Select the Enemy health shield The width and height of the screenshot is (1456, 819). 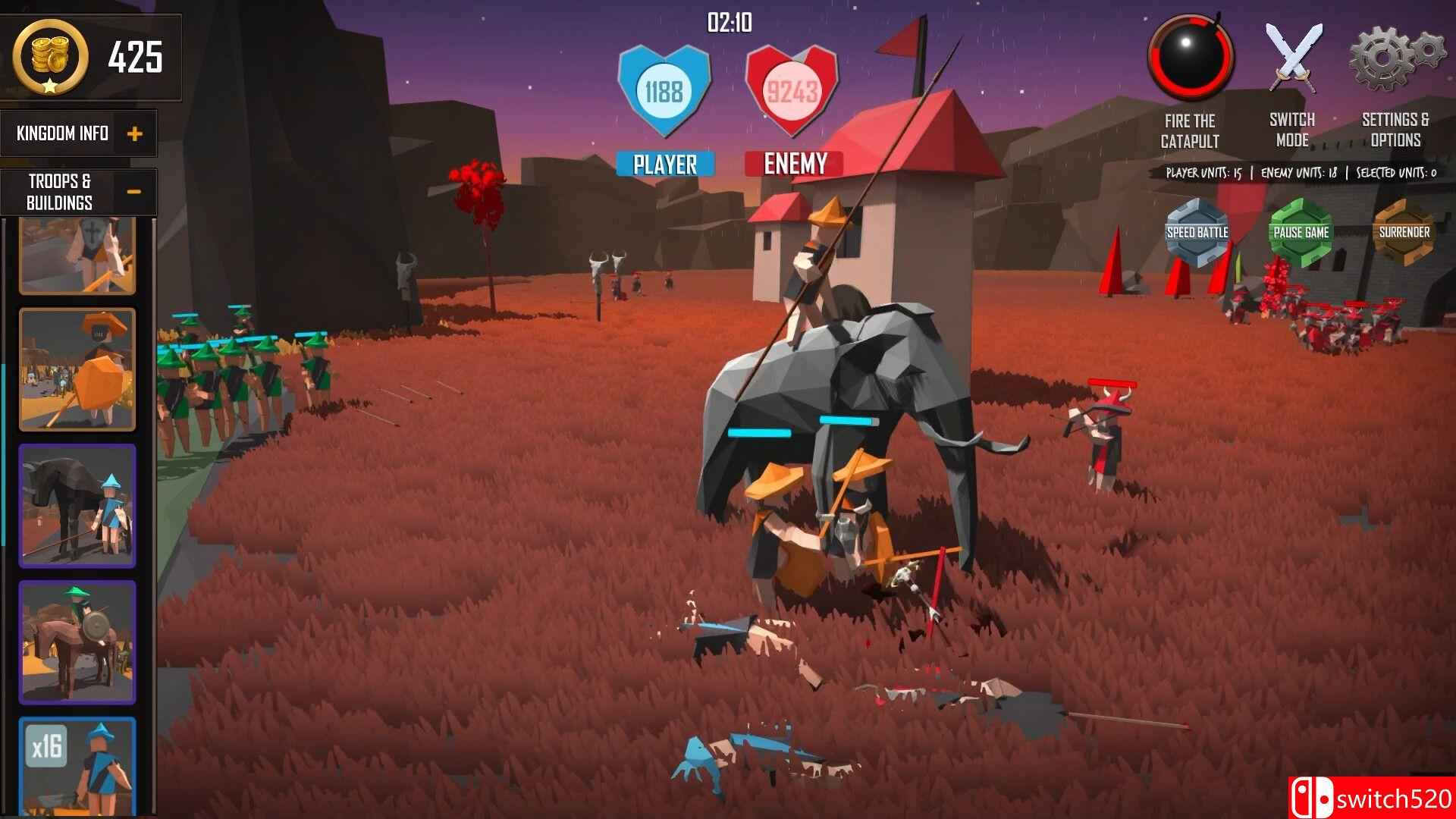[x=793, y=91]
